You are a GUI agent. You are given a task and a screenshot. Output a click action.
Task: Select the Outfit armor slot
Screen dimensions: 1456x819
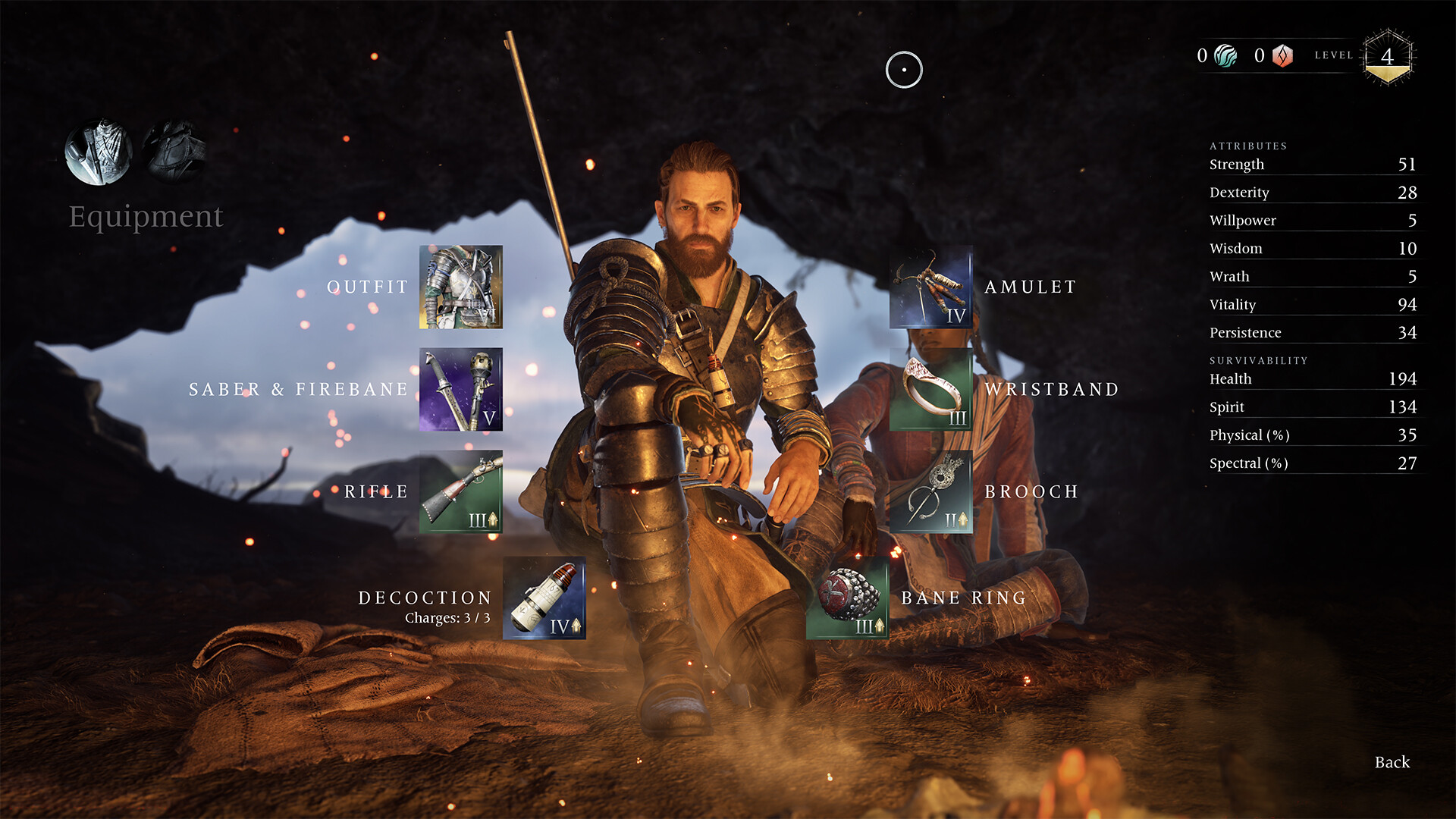(460, 287)
